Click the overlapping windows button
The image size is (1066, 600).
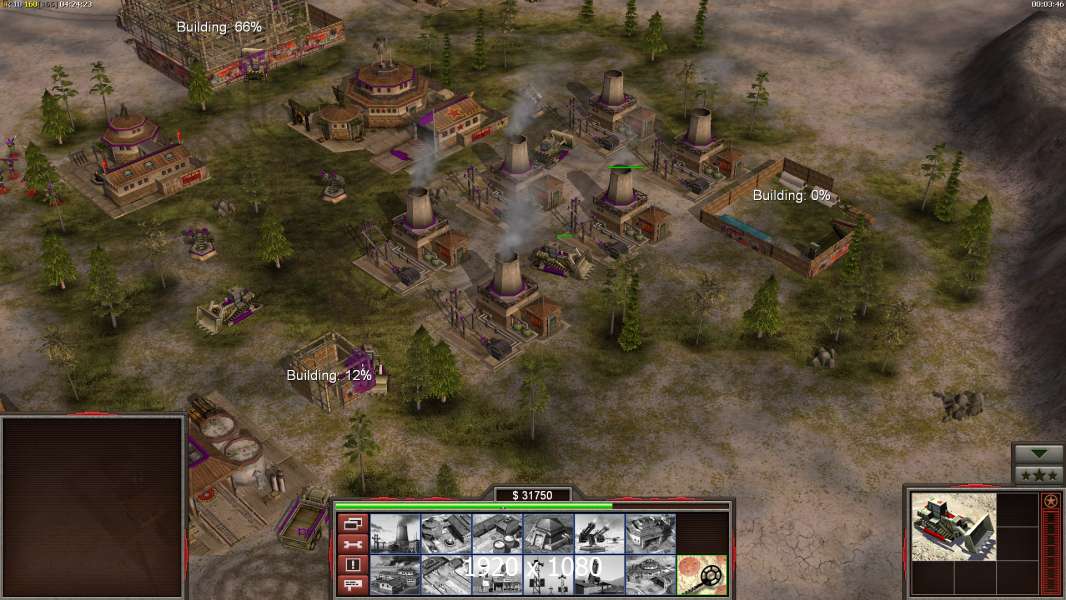352,524
